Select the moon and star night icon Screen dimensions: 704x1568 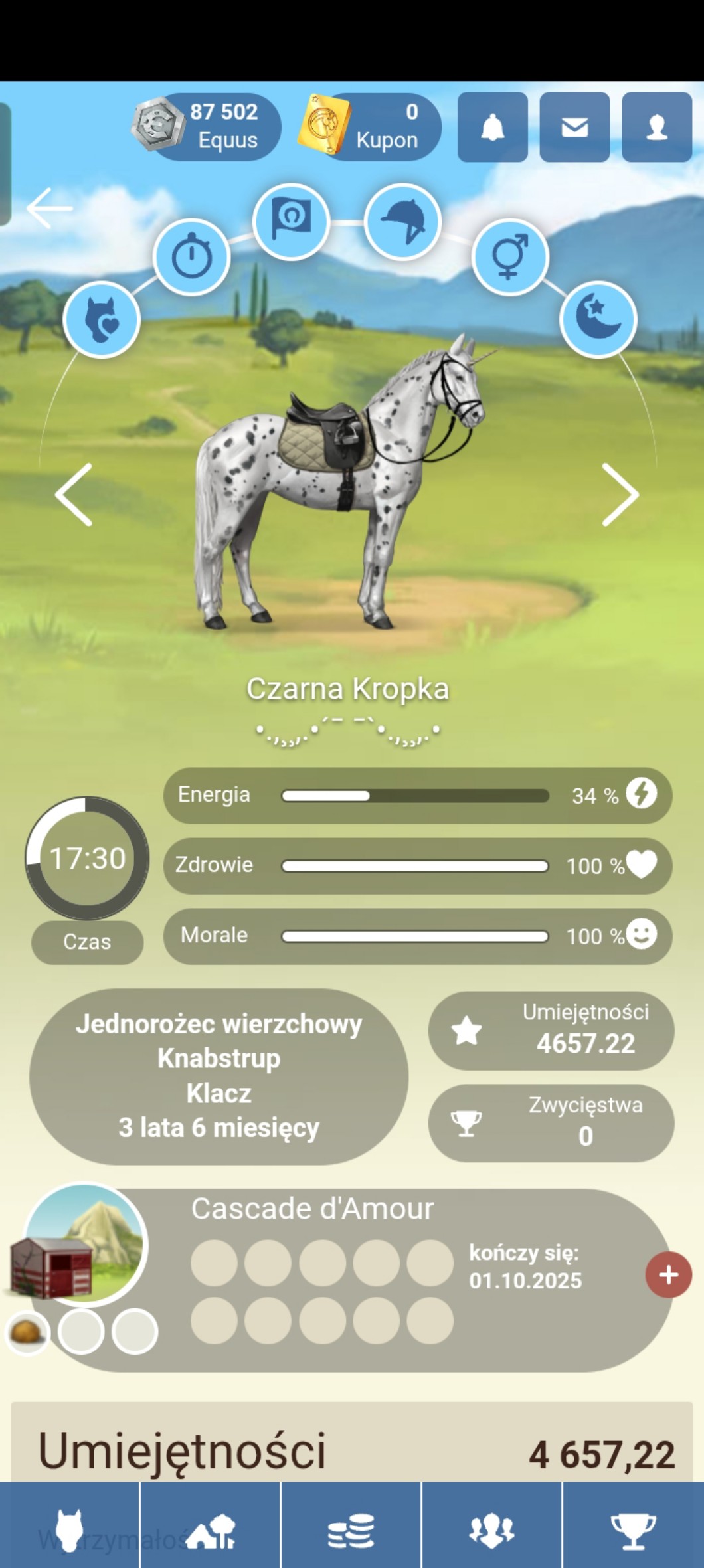(598, 318)
